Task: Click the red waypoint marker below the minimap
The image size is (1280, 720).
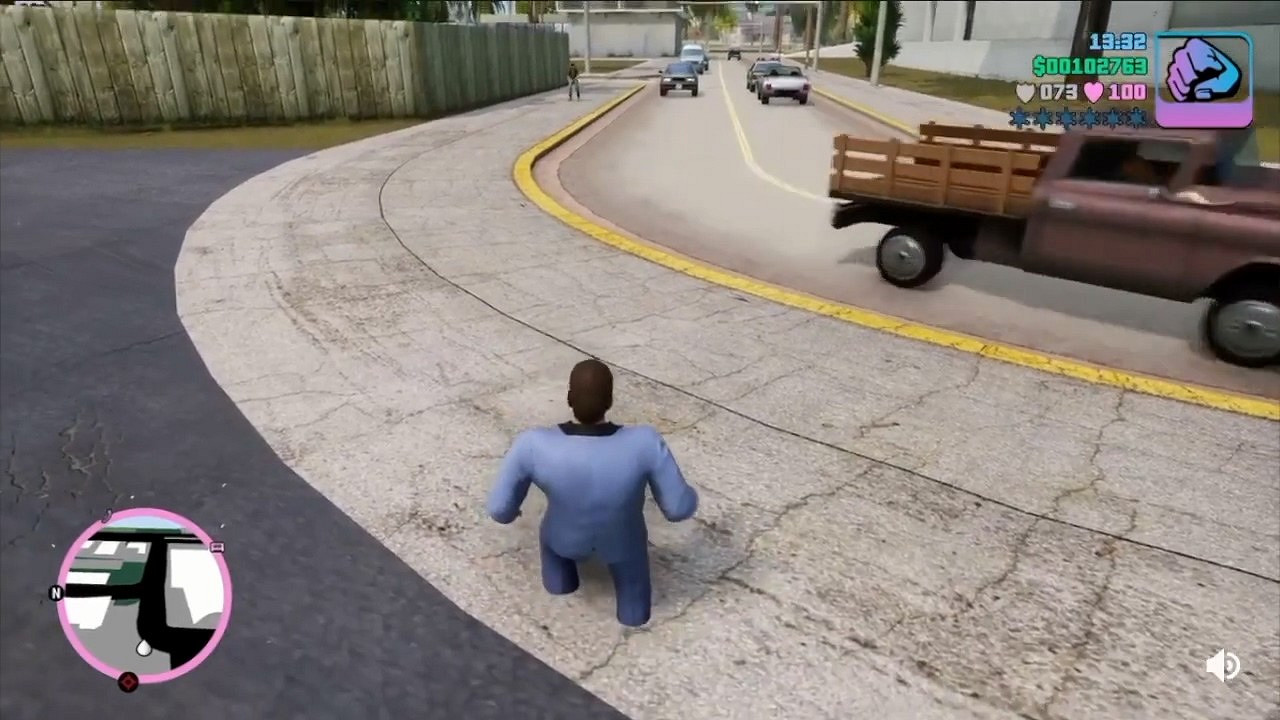Action: click(x=129, y=681)
